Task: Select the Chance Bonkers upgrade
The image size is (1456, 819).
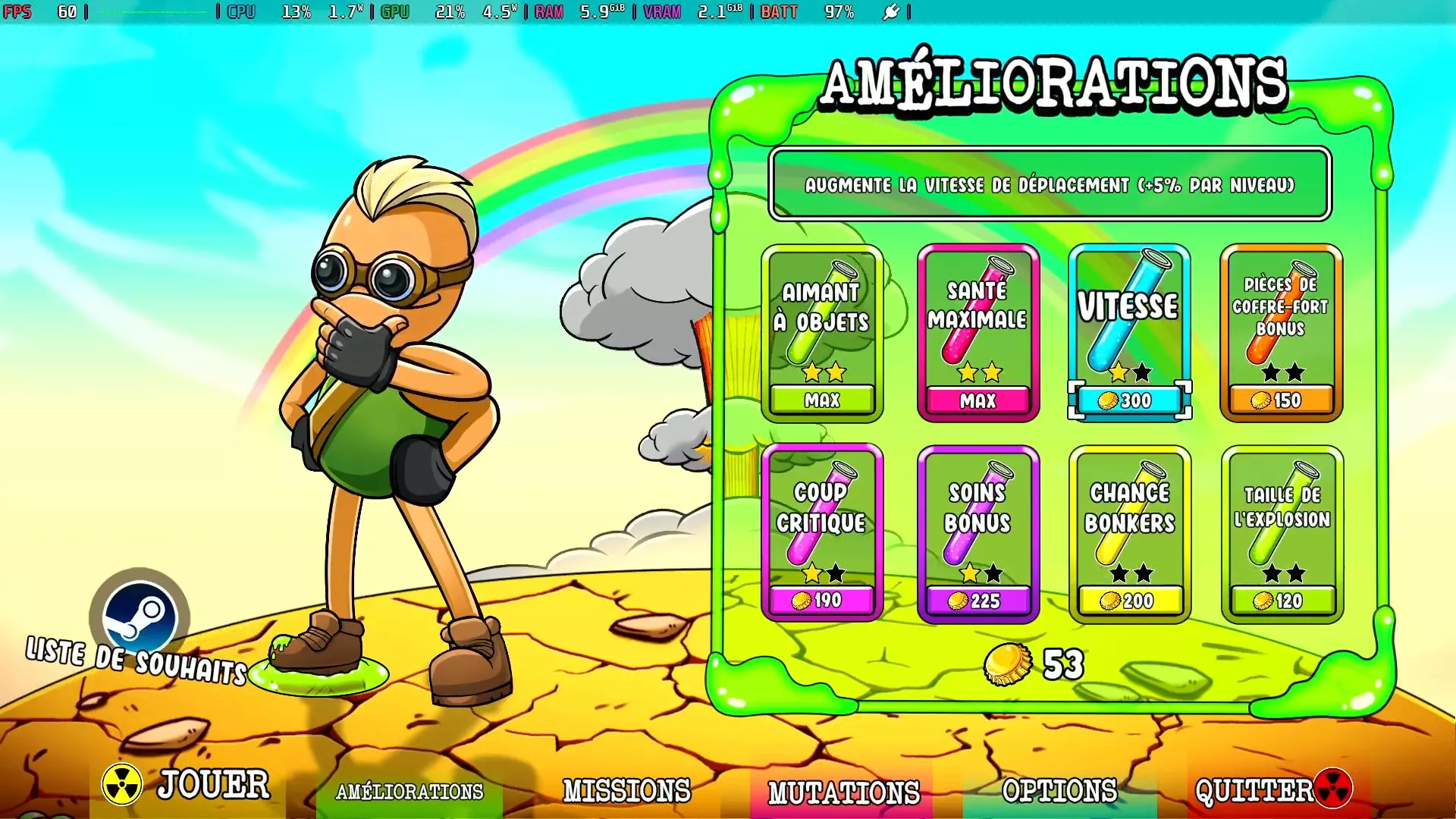Action: (1130, 533)
